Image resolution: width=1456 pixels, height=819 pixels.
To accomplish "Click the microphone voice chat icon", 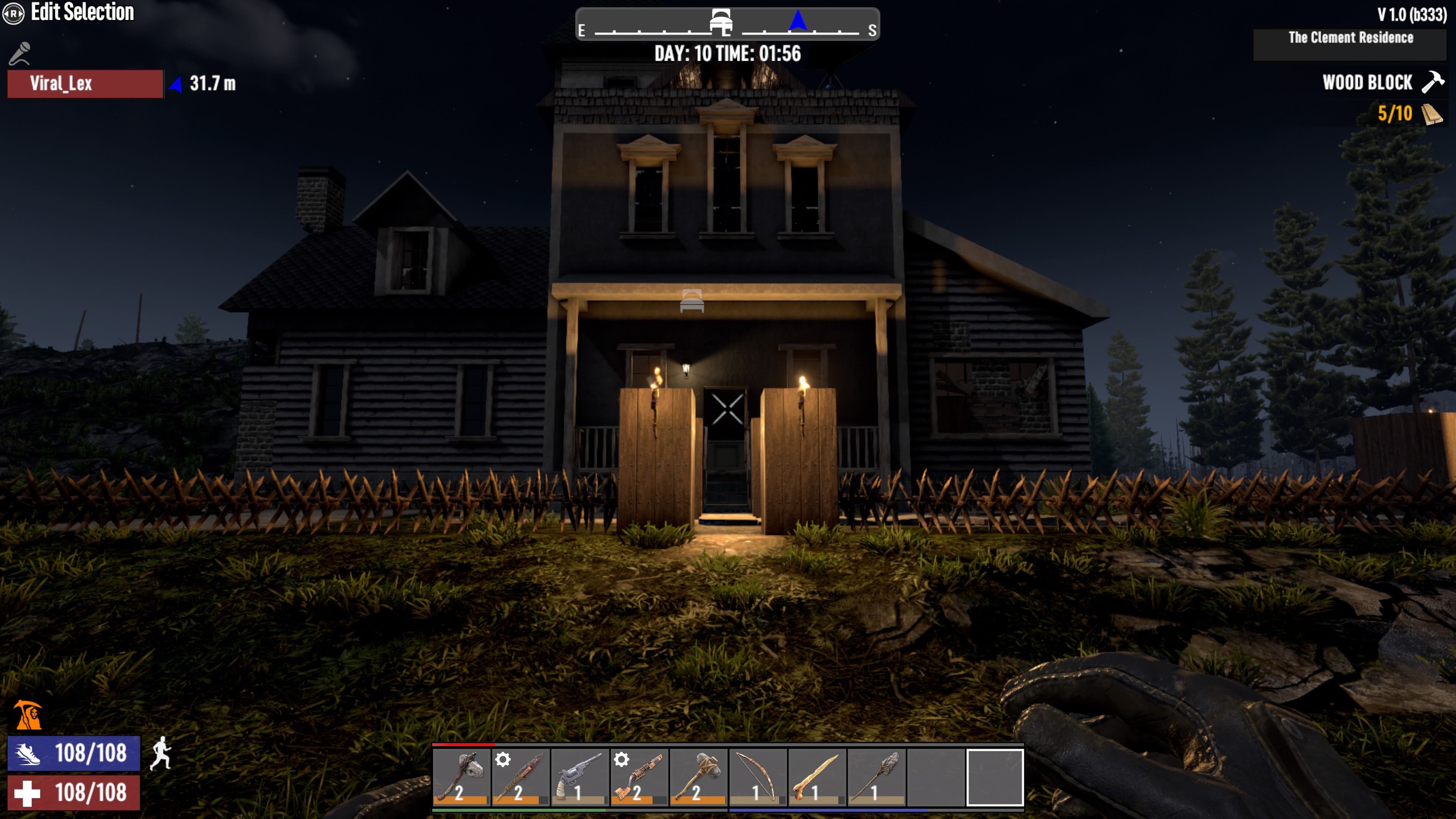I will pyautogui.click(x=20, y=54).
